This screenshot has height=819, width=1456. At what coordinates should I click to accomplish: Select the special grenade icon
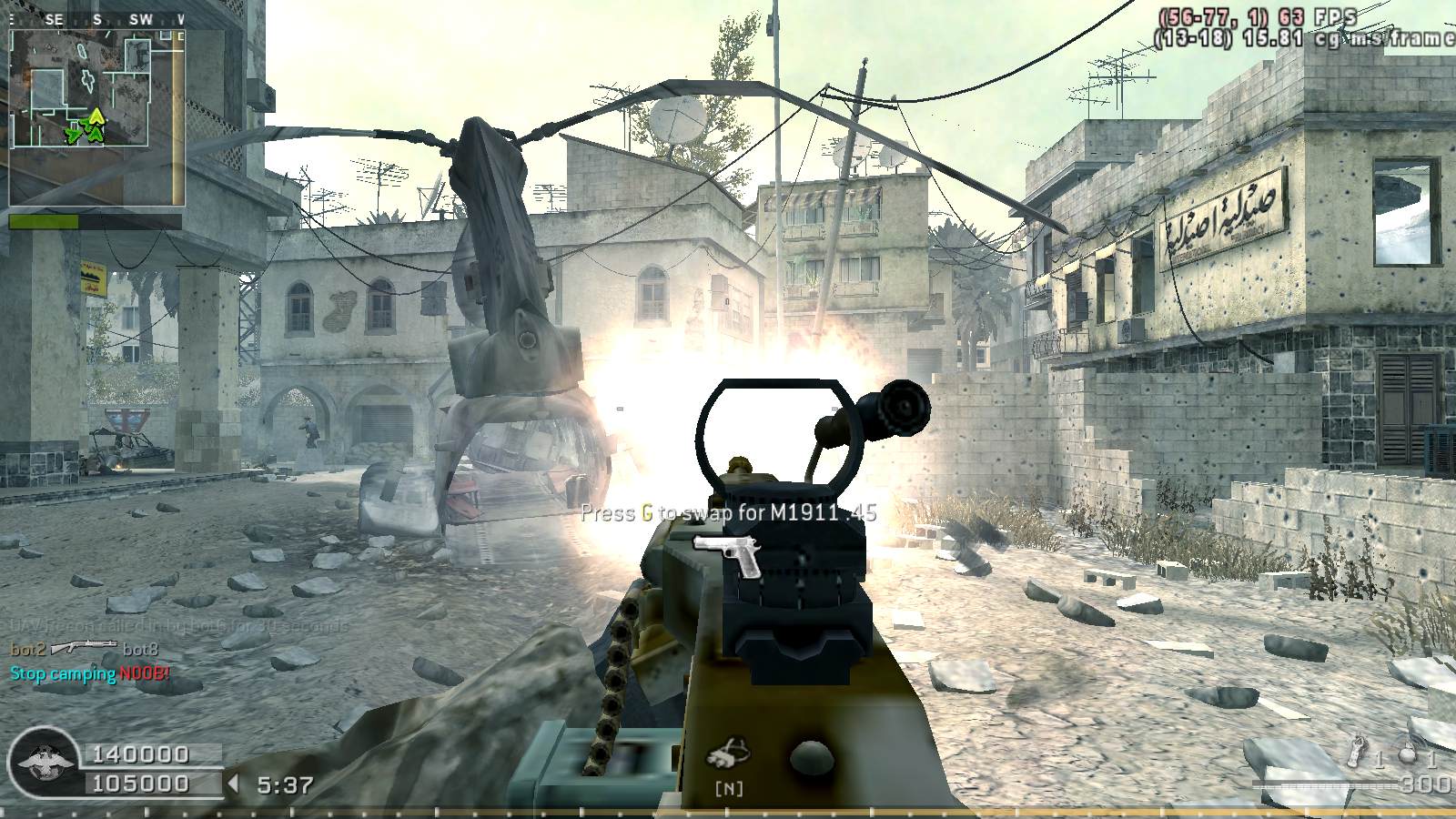coord(1360,752)
